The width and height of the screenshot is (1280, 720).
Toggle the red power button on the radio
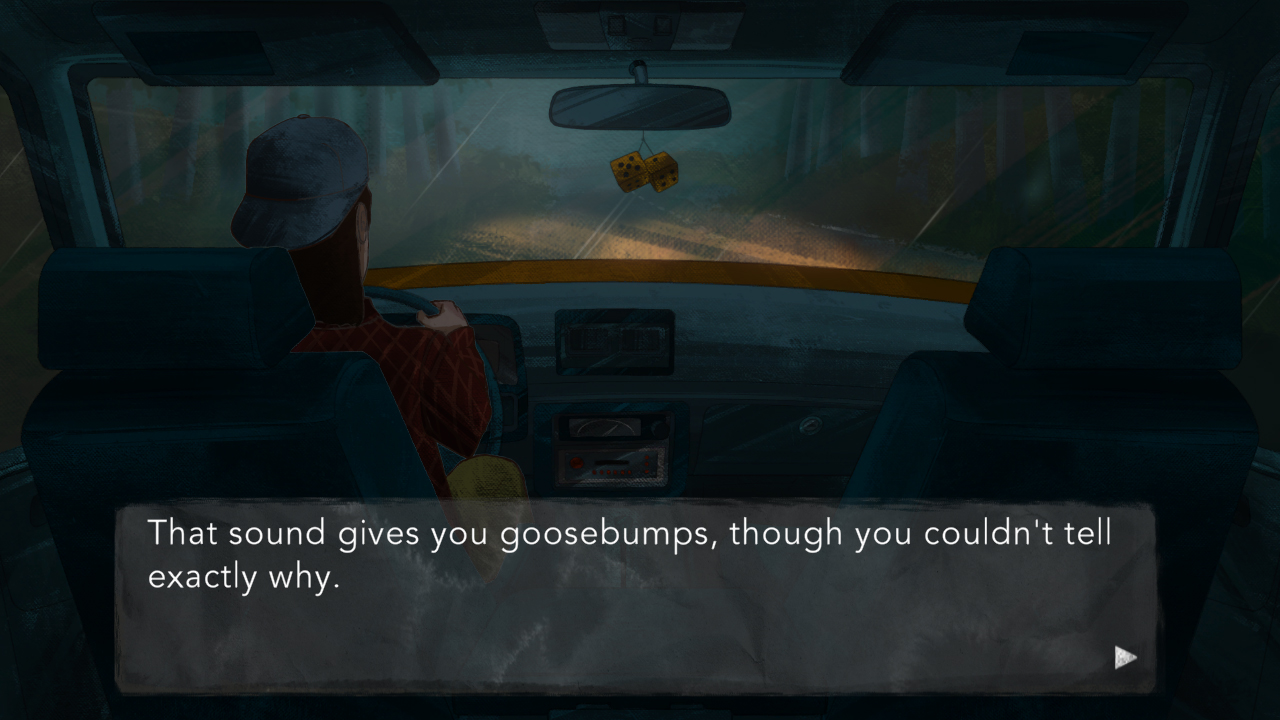pyautogui.click(x=577, y=462)
